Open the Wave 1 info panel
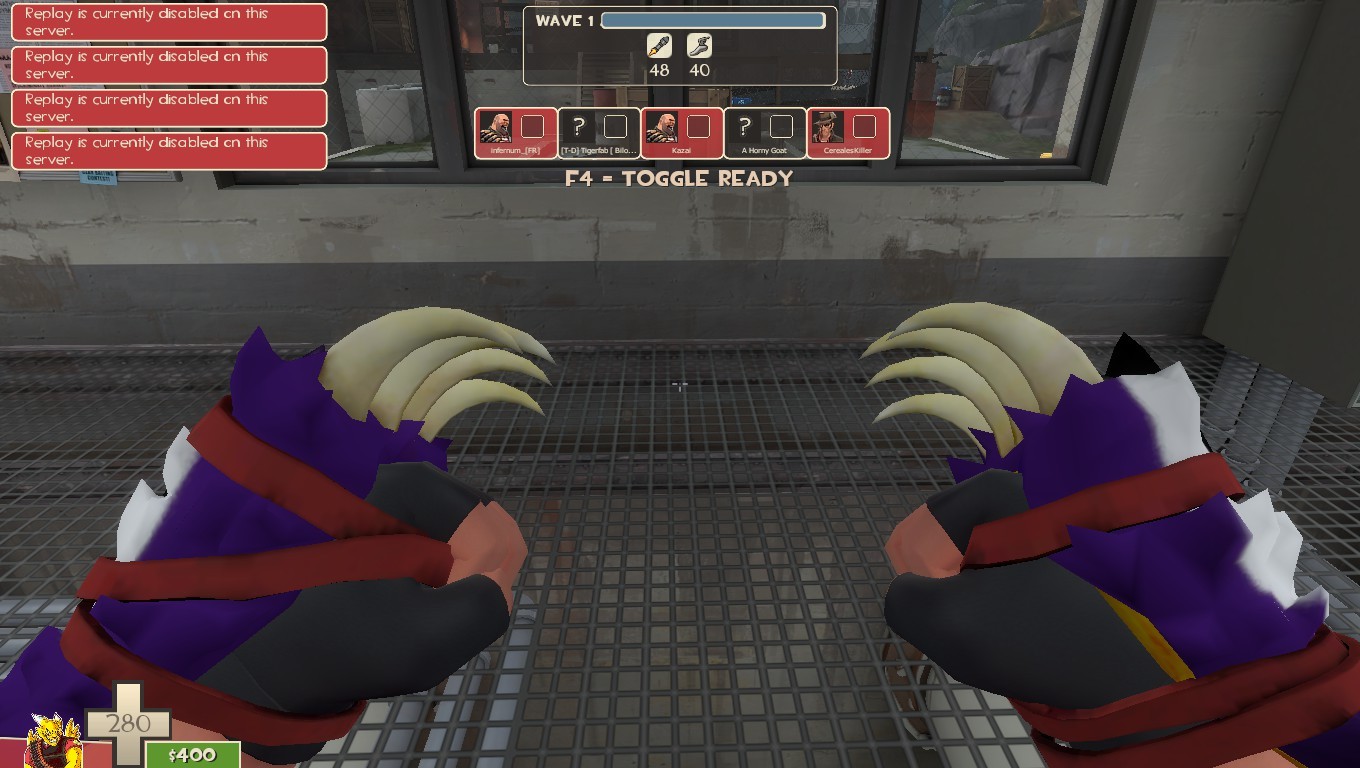 coord(680,45)
